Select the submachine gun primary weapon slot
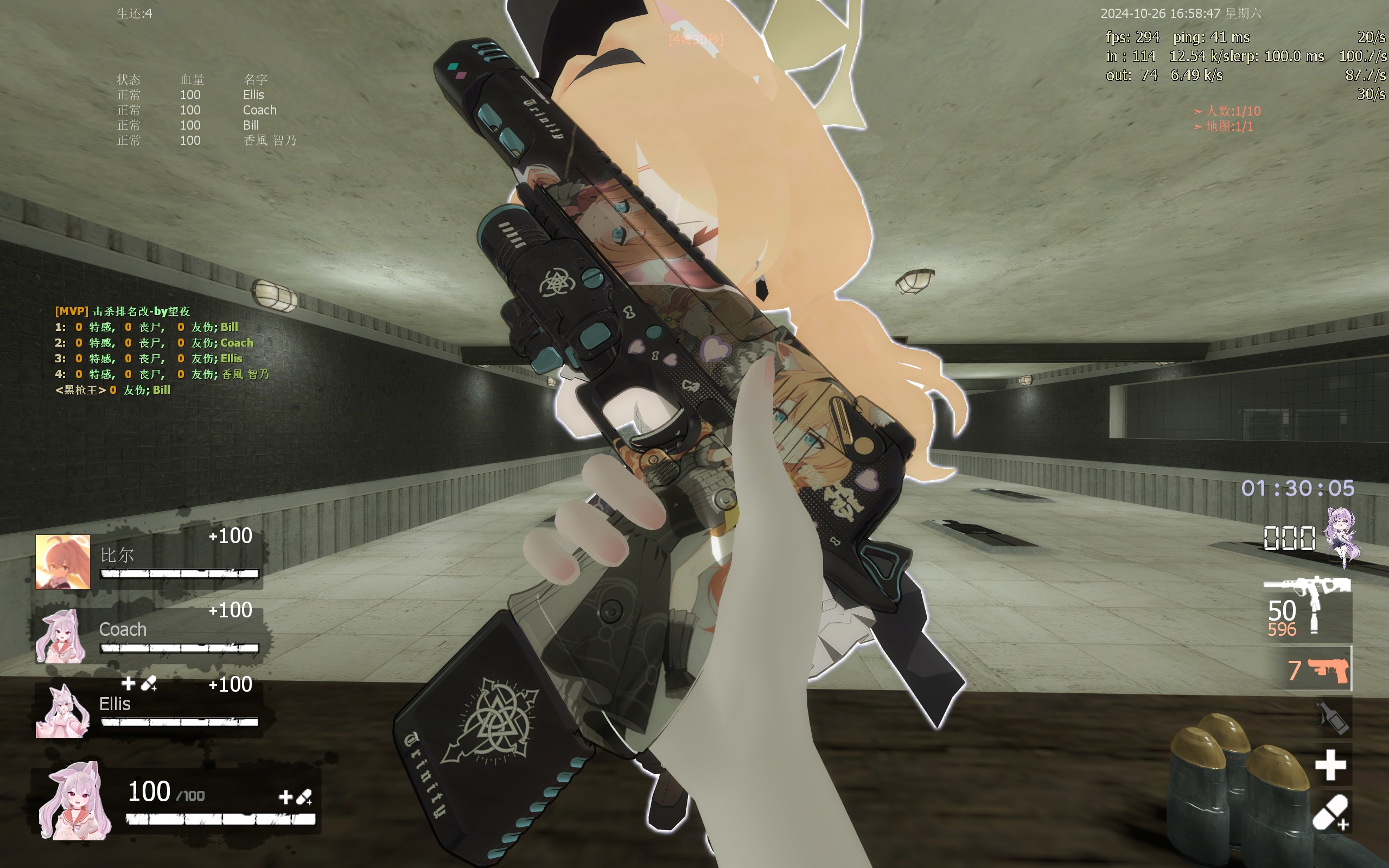This screenshot has width=1389, height=868. (1307, 610)
